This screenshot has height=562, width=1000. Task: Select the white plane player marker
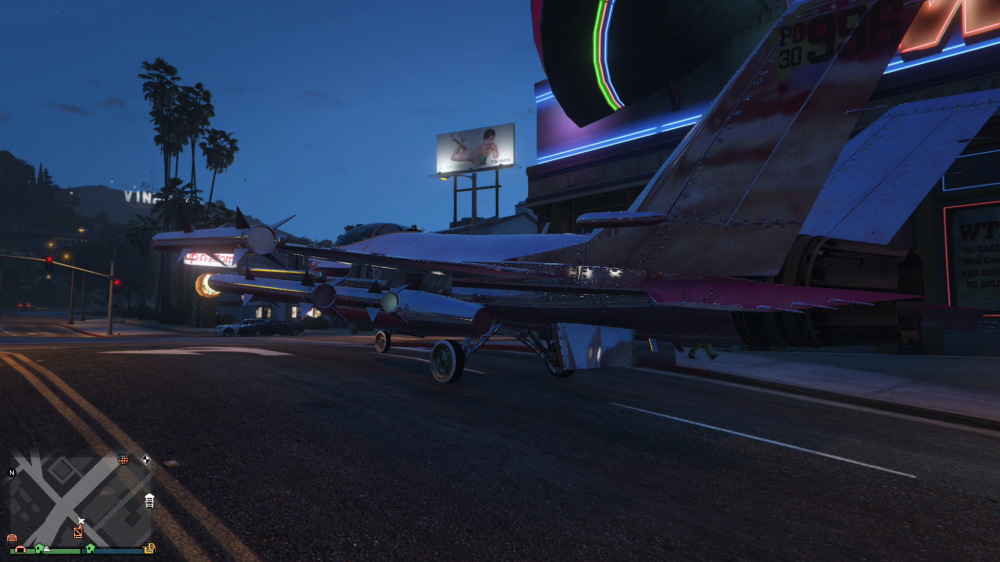[x=81, y=521]
